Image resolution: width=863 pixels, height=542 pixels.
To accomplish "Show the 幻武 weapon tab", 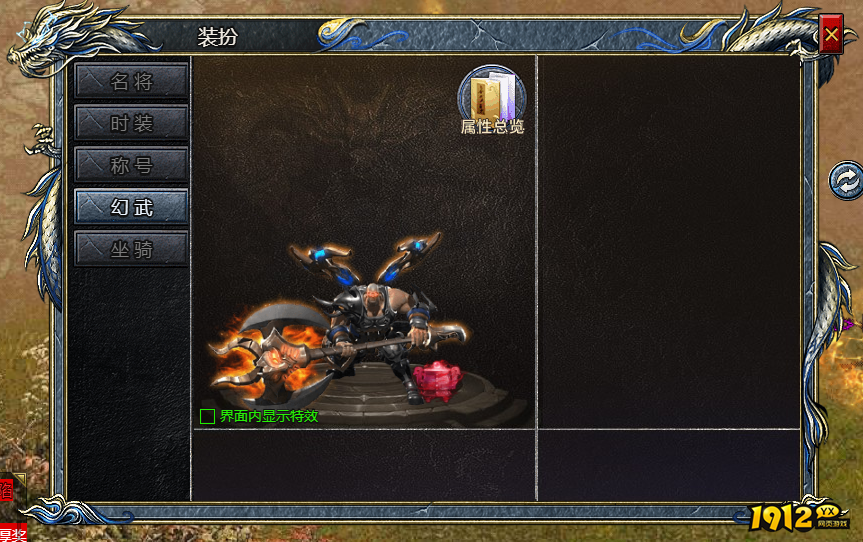I will pyautogui.click(x=131, y=207).
